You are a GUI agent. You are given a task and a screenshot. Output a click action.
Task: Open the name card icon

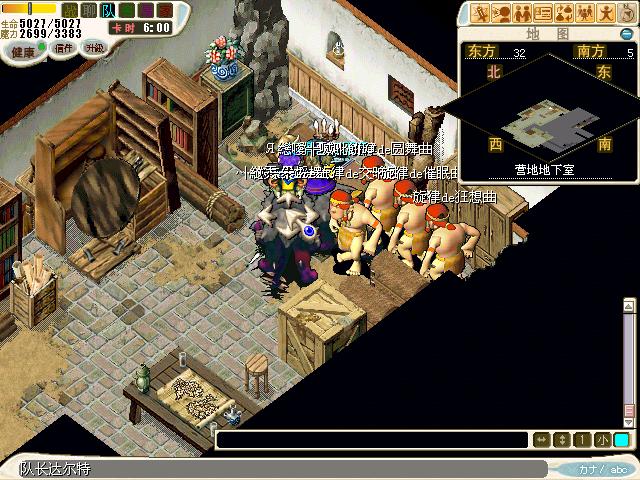pos(546,13)
